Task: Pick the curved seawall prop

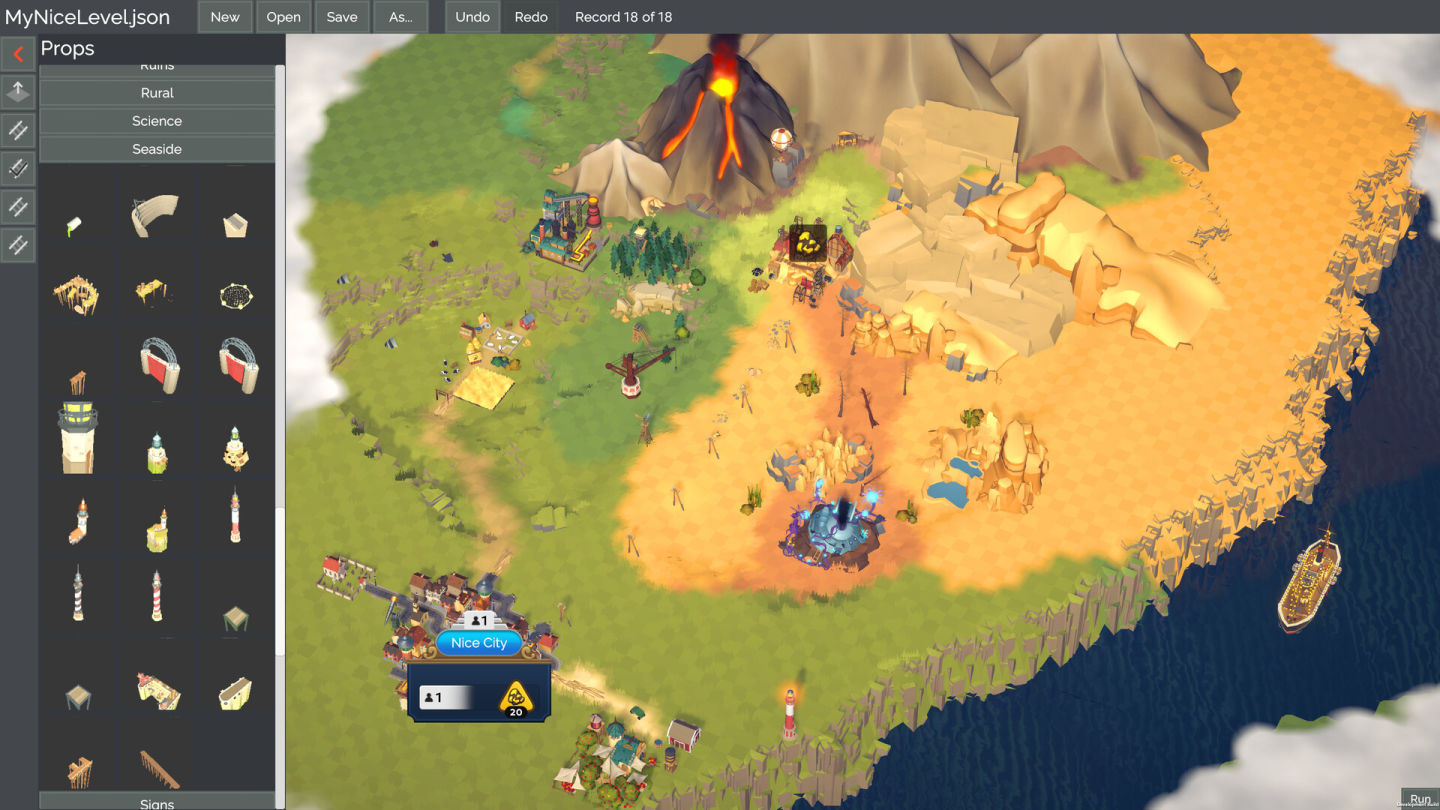Action: pyautogui.click(x=155, y=215)
